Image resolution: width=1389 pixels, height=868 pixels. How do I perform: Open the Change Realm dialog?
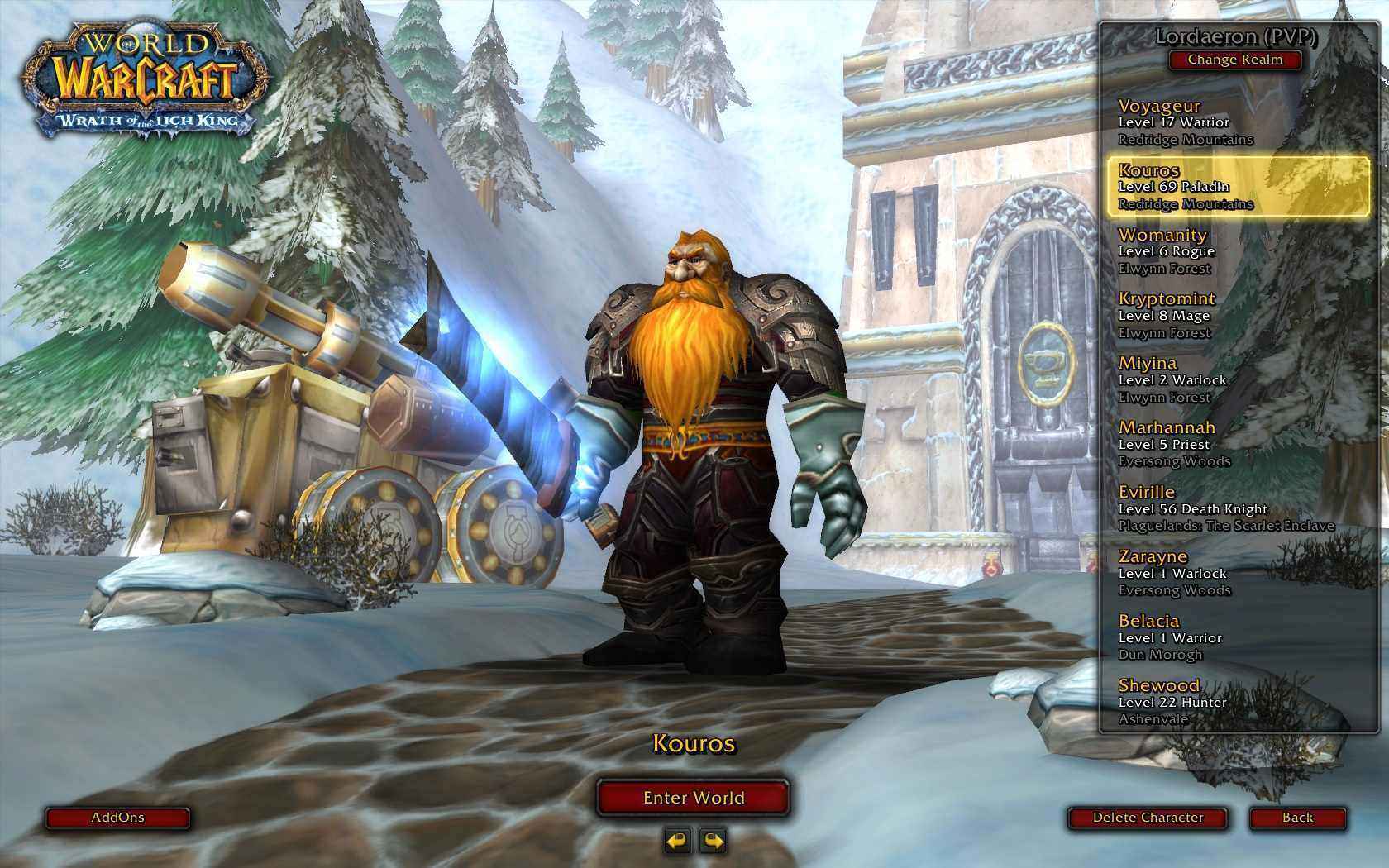[x=1234, y=60]
